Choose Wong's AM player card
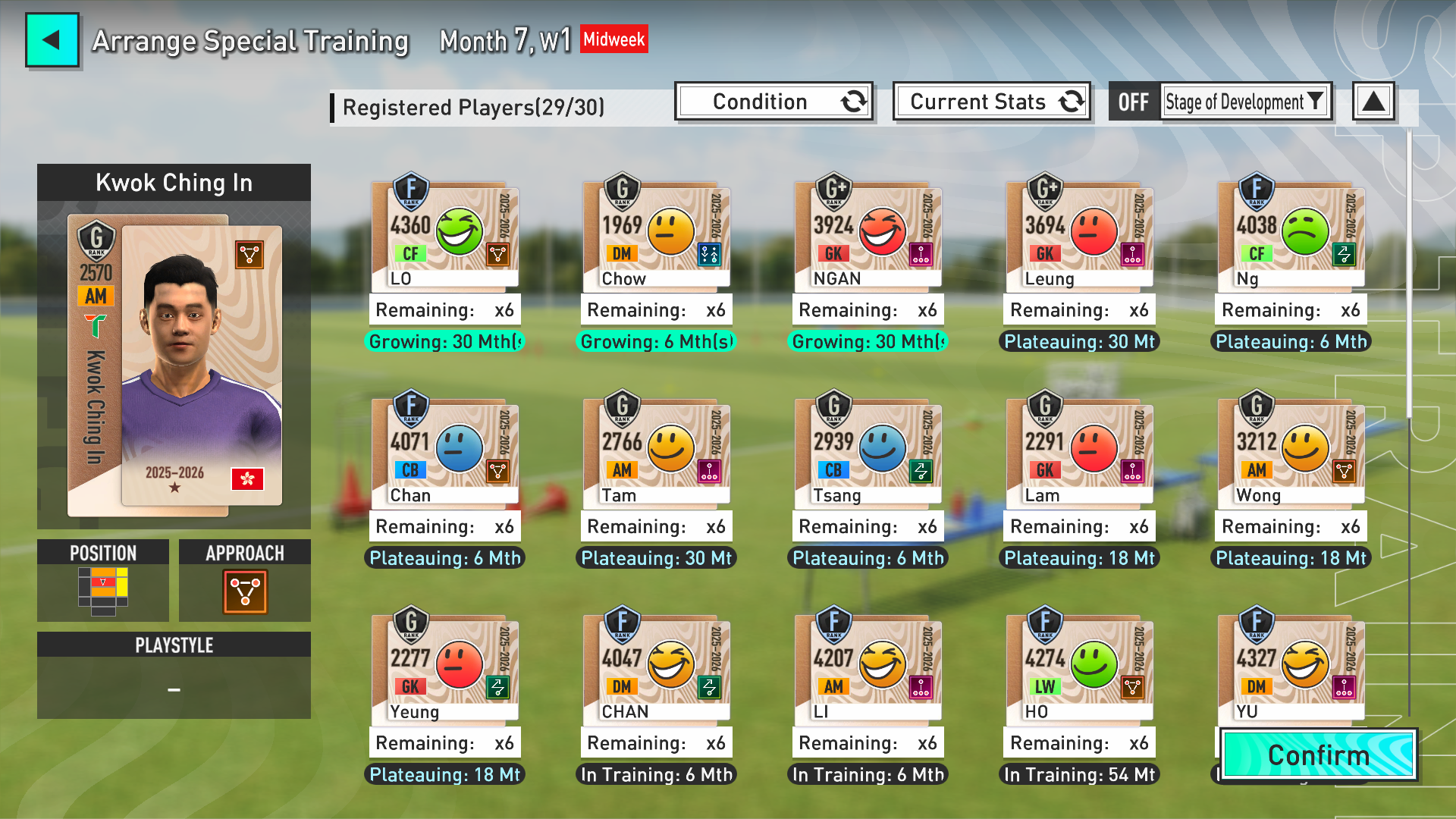Viewport: 1456px width, 819px height. click(x=1291, y=453)
